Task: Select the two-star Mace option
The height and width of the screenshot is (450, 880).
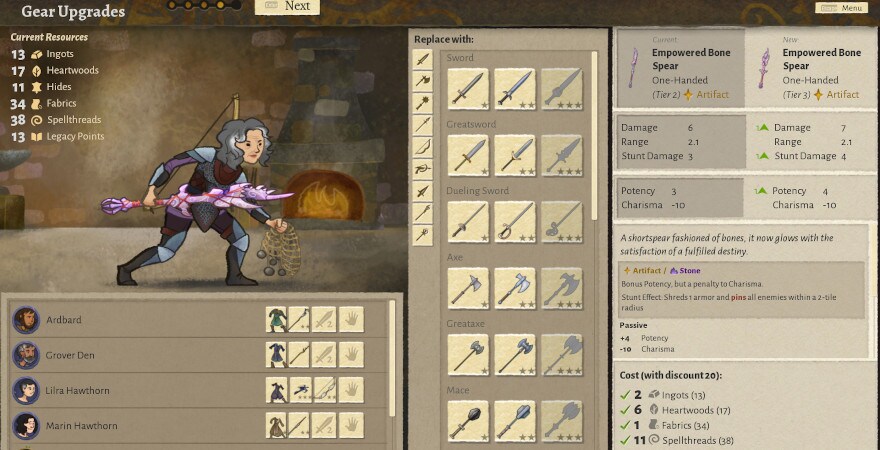Action: [515, 420]
